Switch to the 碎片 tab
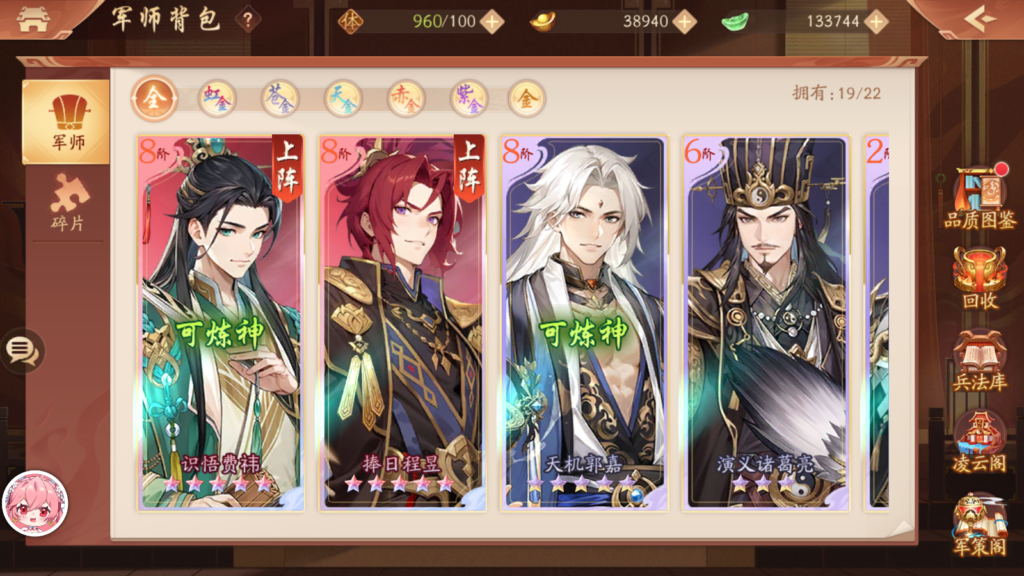The image size is (1024, 576). (68, 203)
